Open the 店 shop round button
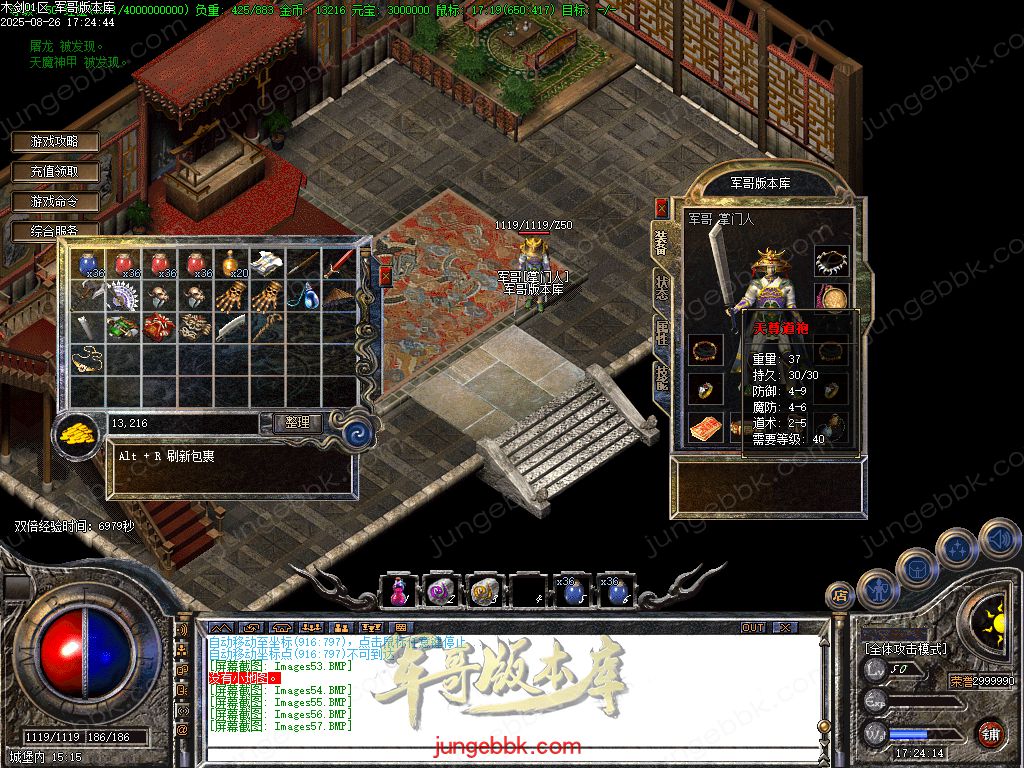1024x768 pixels. coord(838,596)
